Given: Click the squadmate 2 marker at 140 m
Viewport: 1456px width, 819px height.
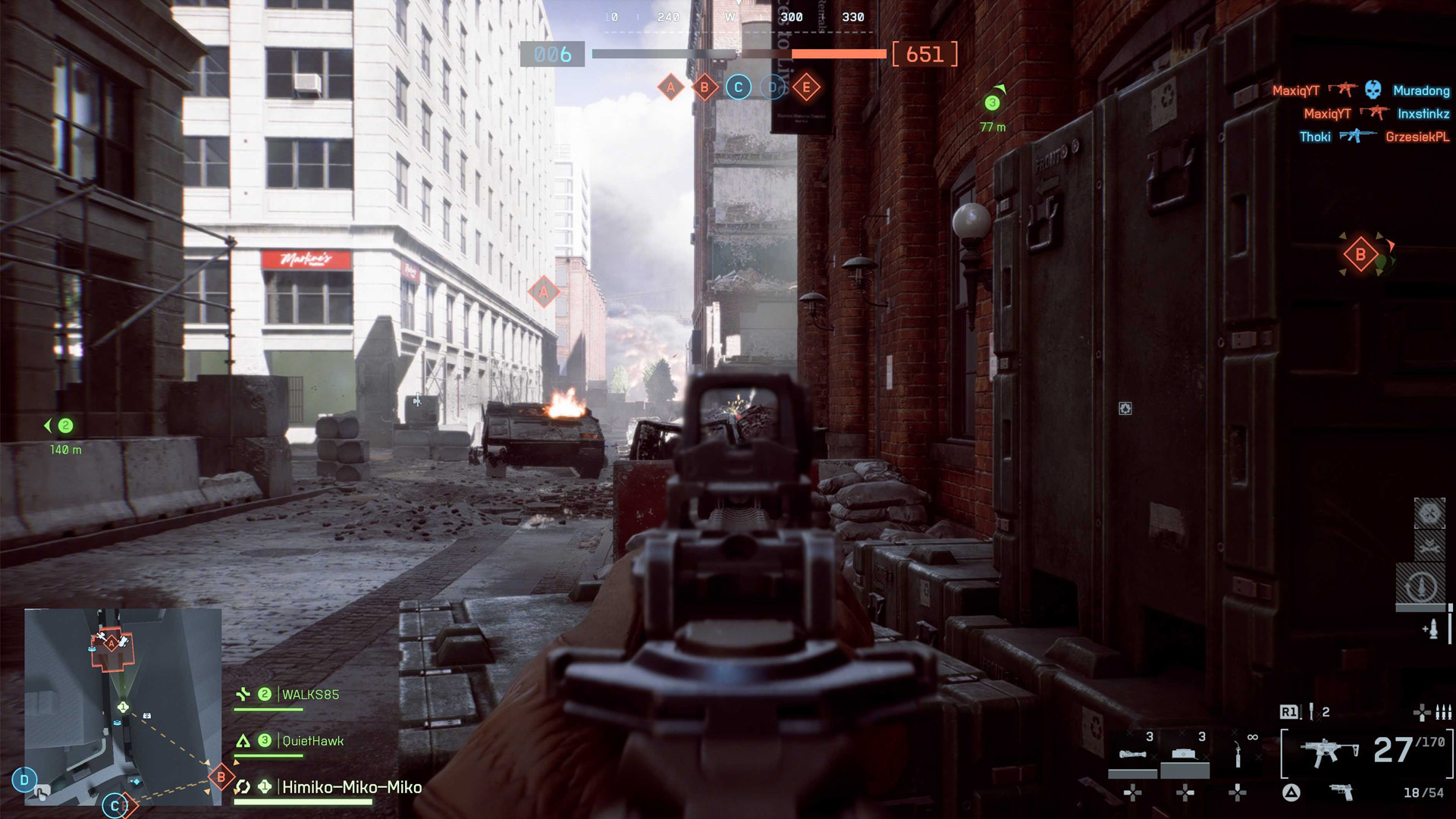Looking at the screenshot, I should (x=65, y=426).
